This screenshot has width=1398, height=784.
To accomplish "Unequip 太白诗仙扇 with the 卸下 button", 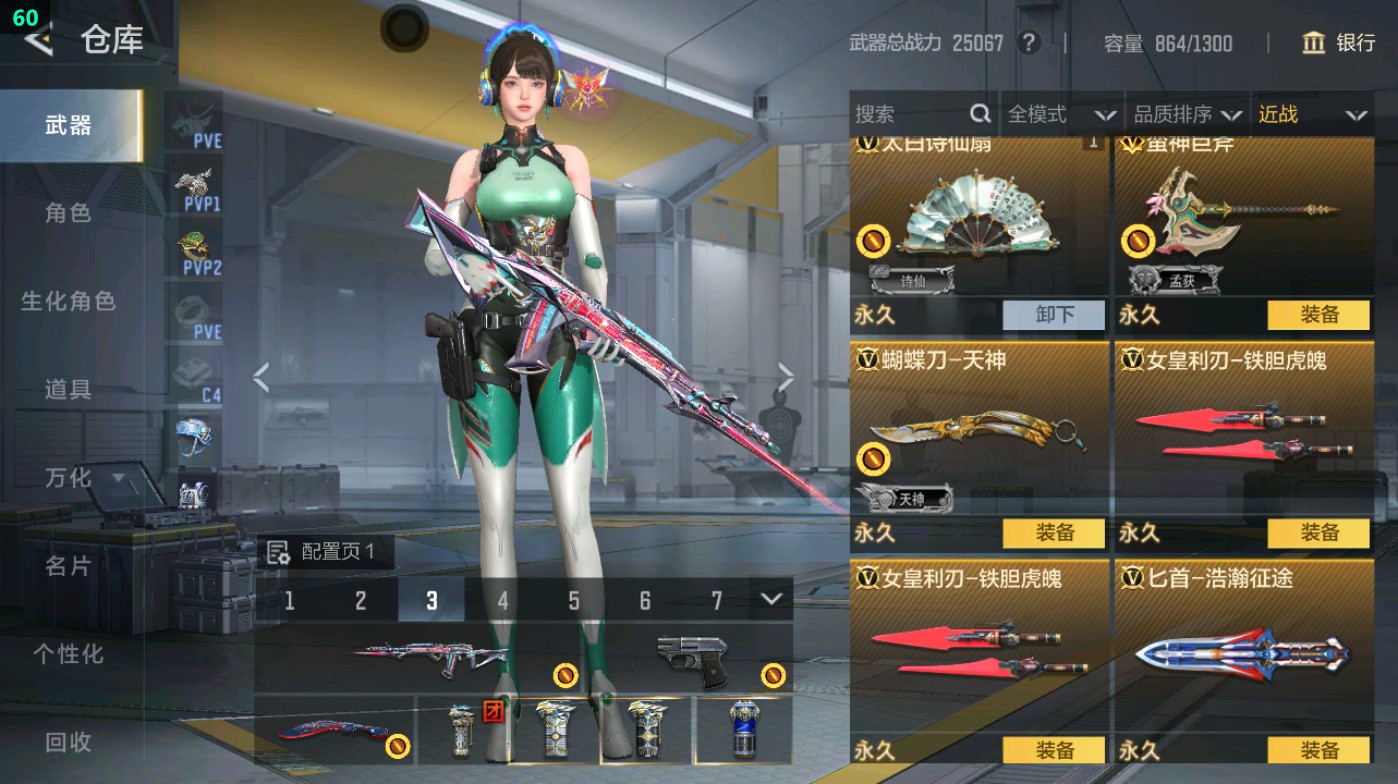I will (1053, 315).
